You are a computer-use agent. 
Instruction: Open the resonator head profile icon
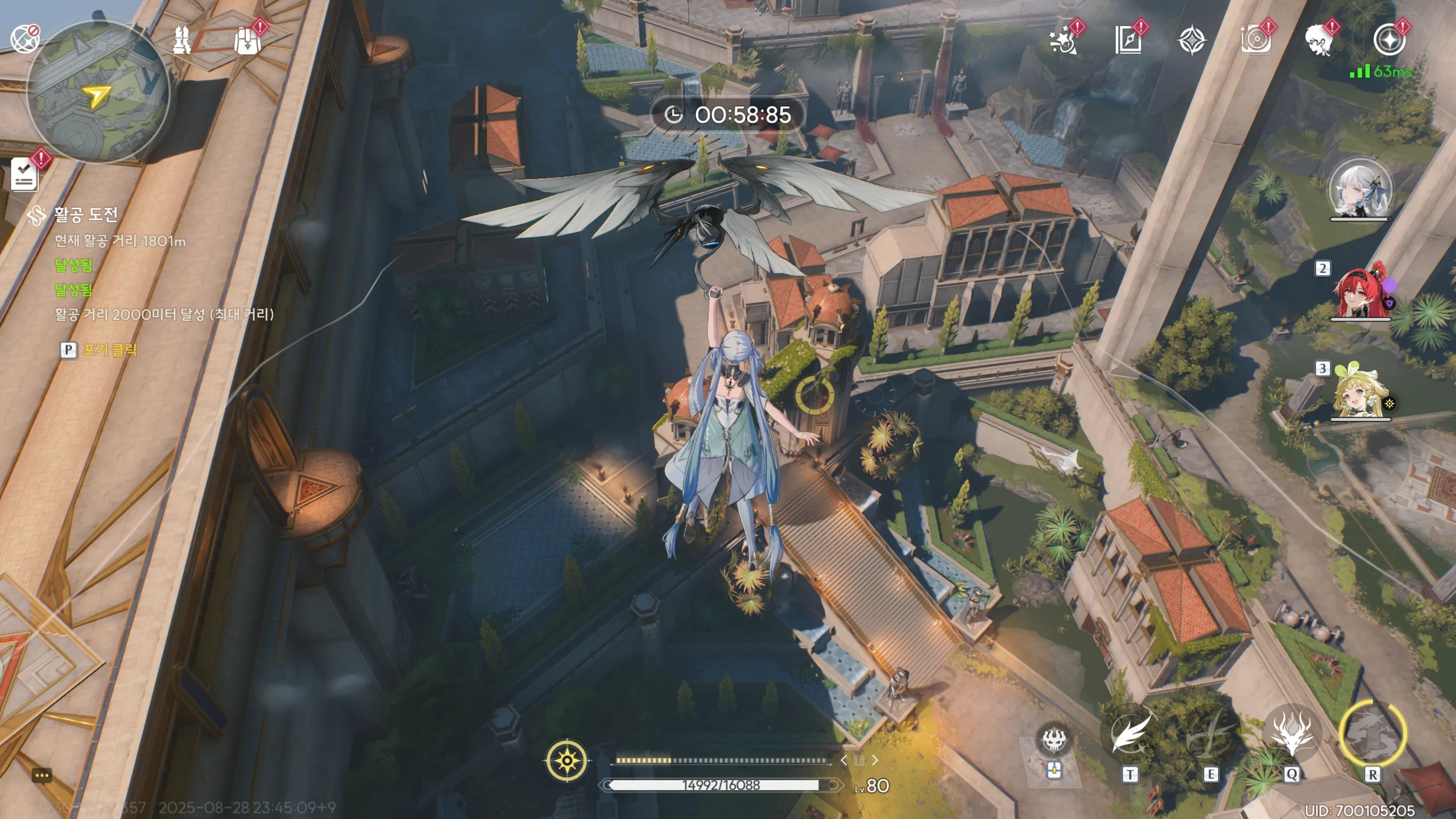point(1318,41)
